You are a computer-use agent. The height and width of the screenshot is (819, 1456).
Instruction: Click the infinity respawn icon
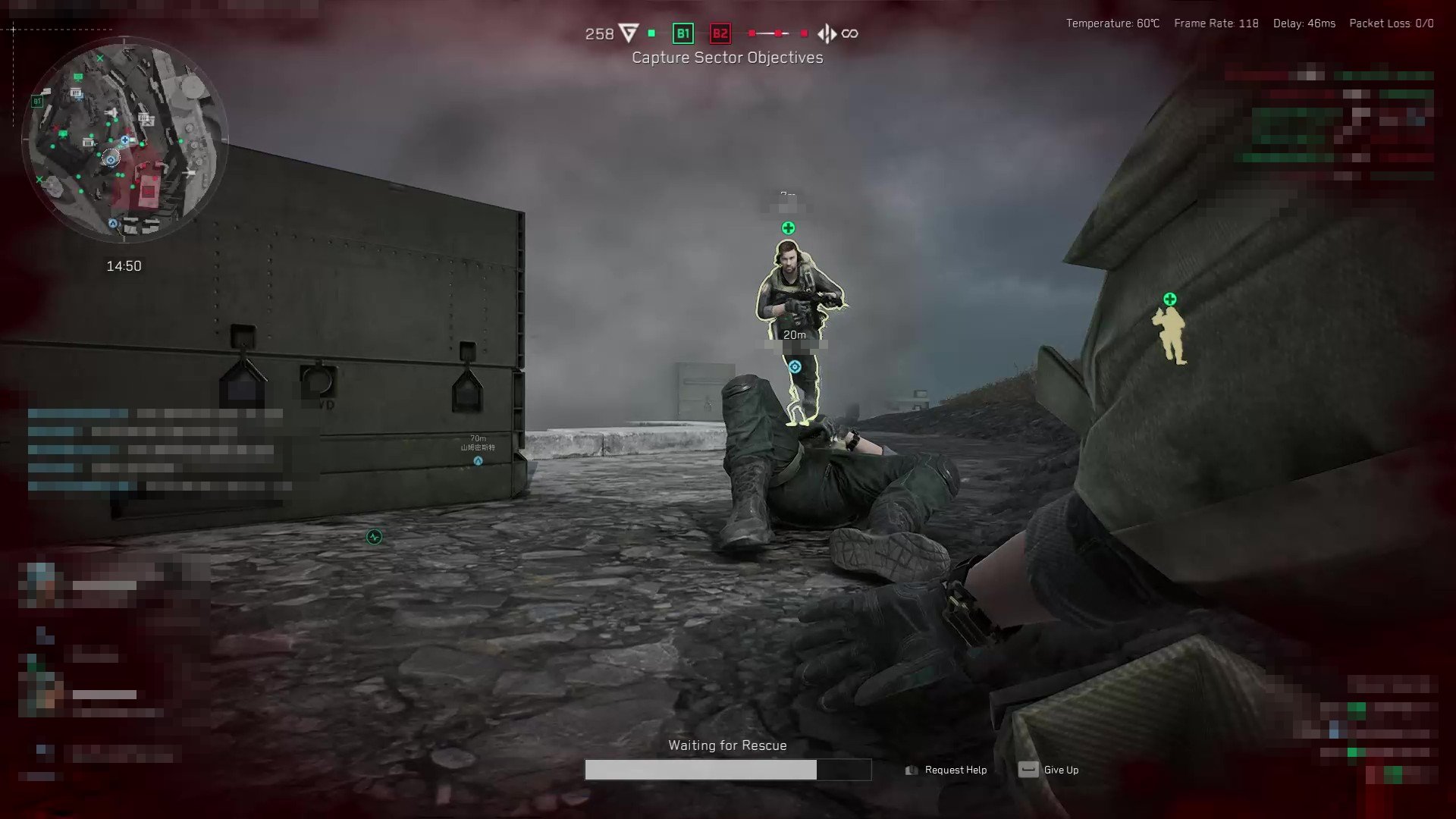tap(849, 33)
